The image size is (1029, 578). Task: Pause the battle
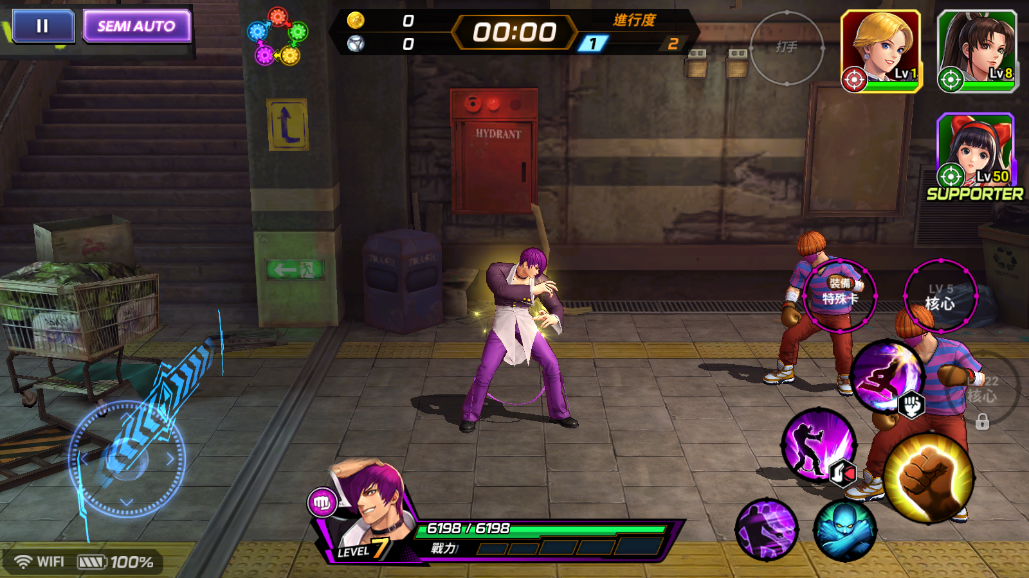pos(42,26)
